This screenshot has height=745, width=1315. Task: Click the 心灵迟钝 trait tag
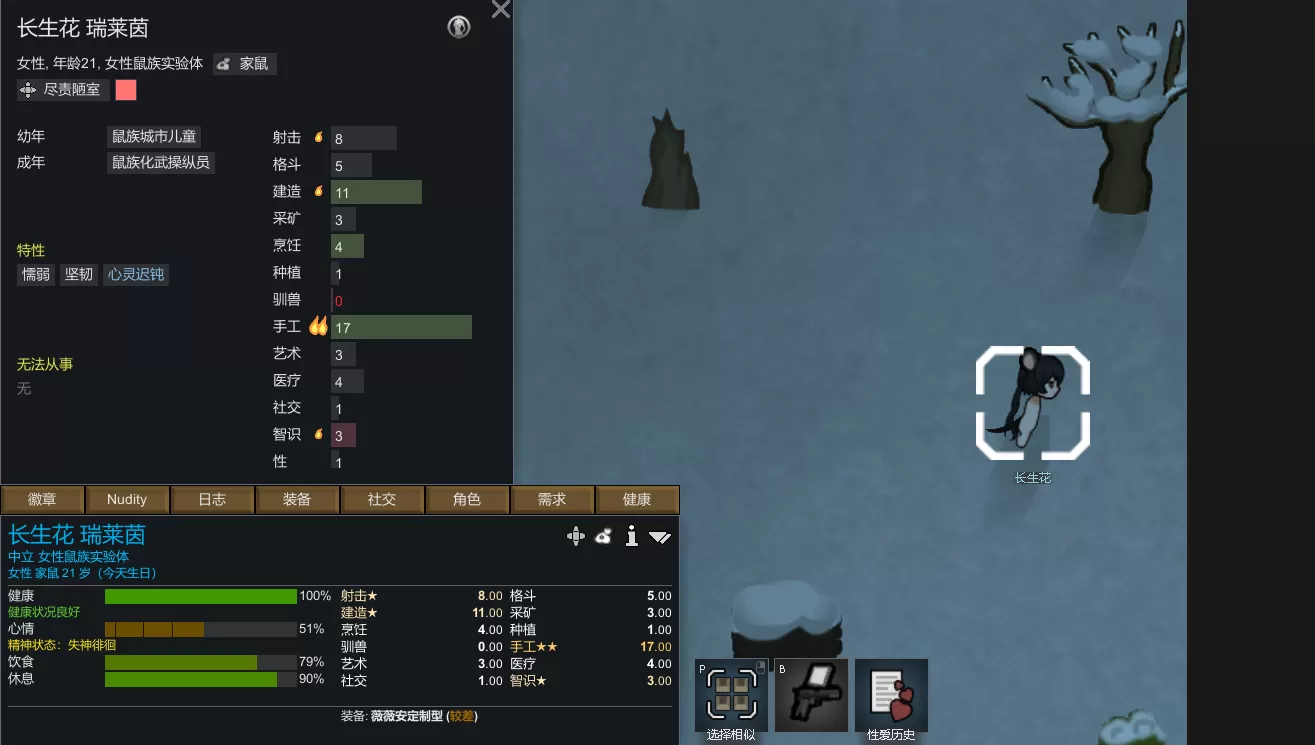tap(136, 274)
